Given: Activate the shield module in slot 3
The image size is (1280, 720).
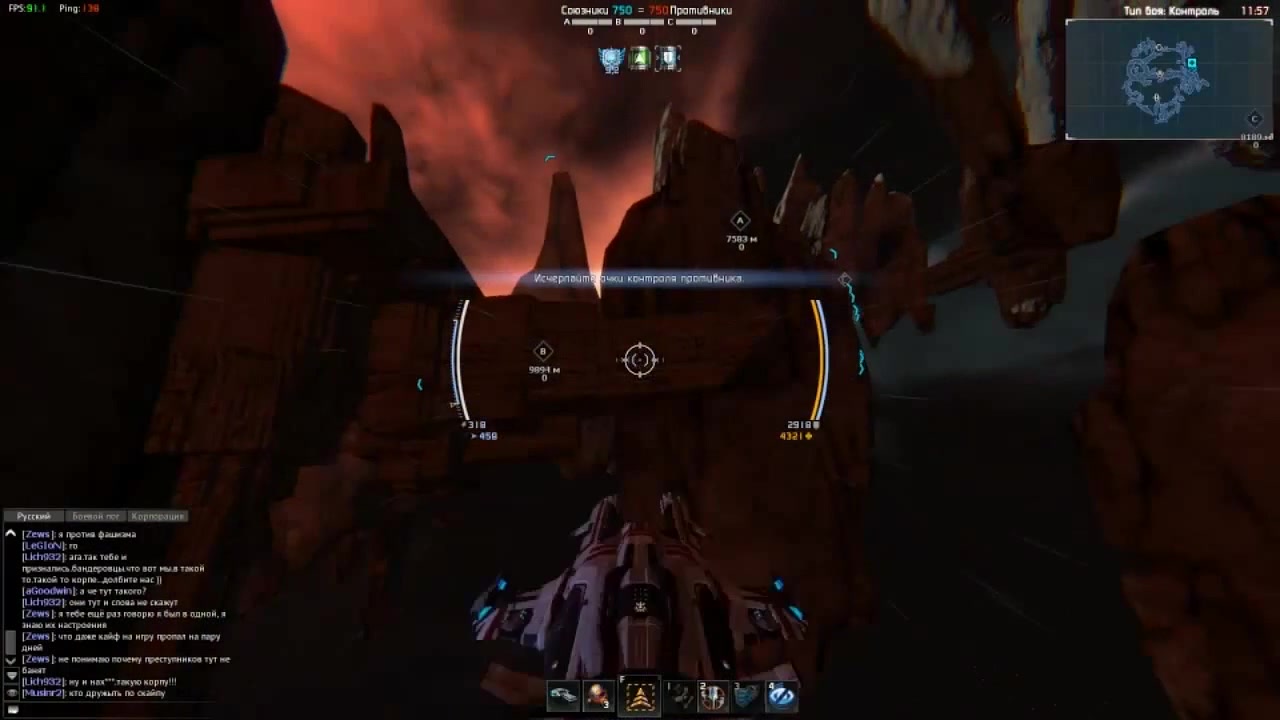Looking at the screenshot, I should click(x=747, y=696).
